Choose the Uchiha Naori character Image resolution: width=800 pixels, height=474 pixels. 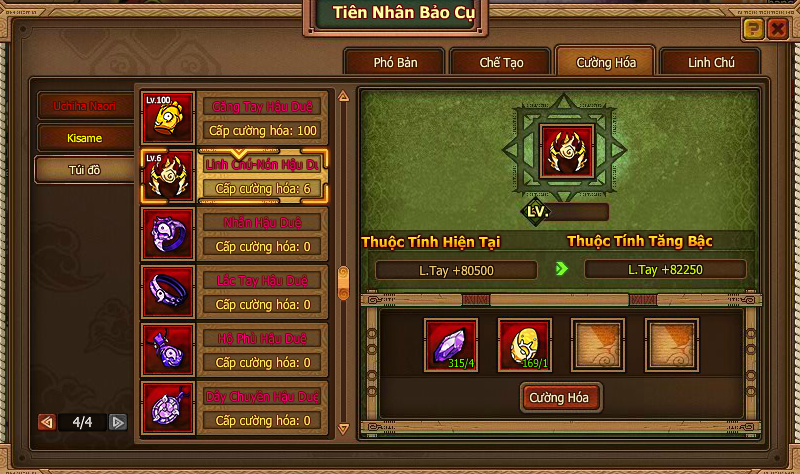(85, 105)
